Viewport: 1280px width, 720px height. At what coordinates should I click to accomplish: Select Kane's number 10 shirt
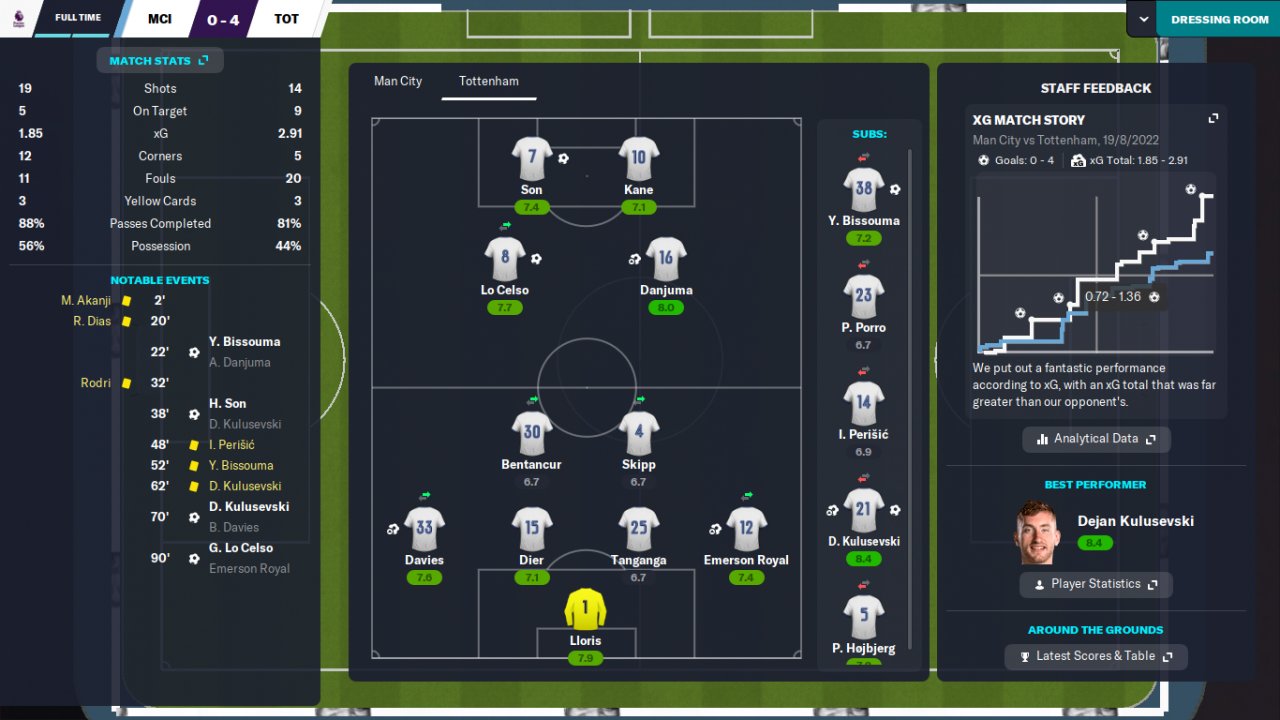coord(638,158)
